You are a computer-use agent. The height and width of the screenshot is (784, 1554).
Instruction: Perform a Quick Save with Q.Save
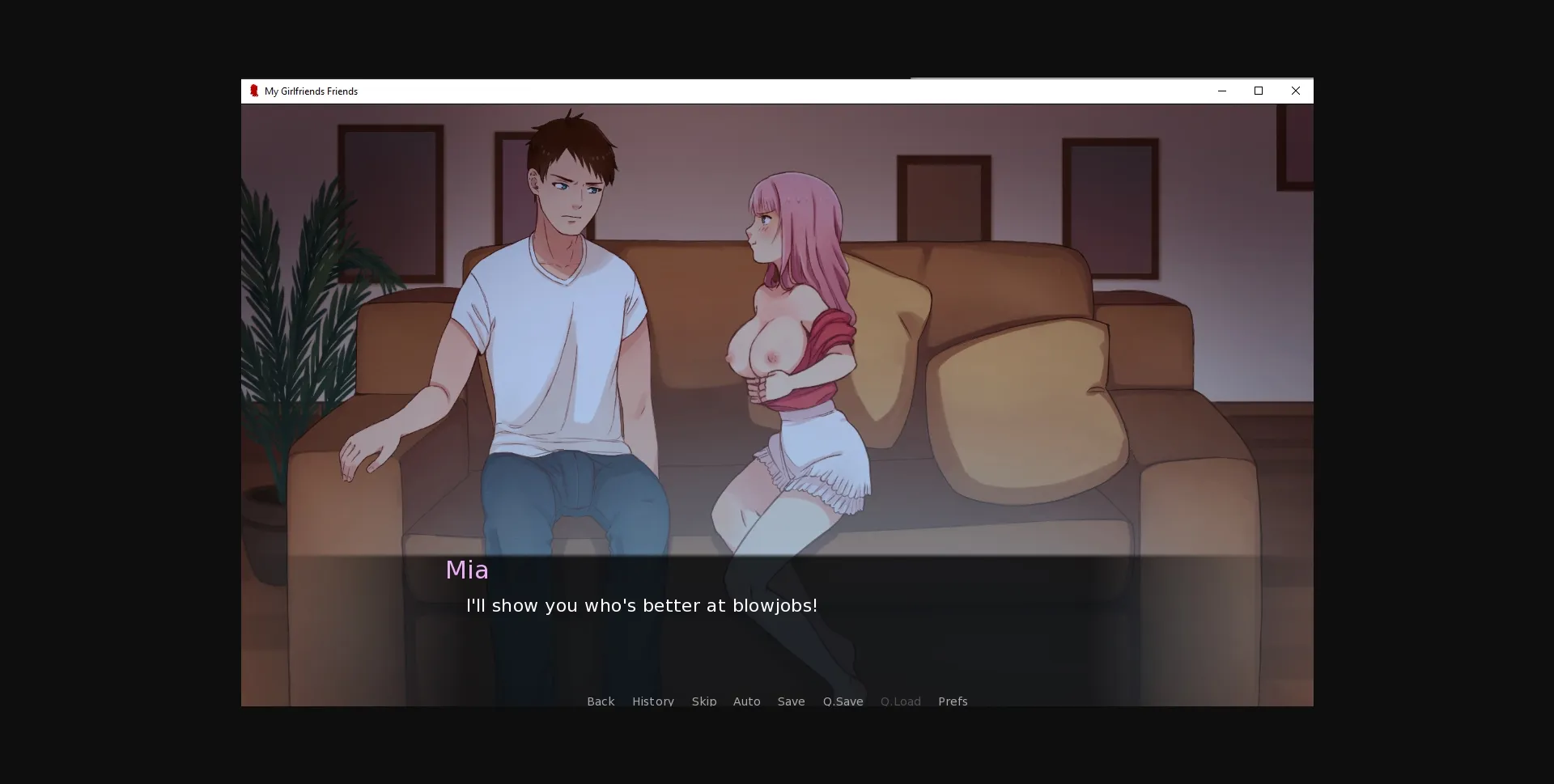point(843,701)
